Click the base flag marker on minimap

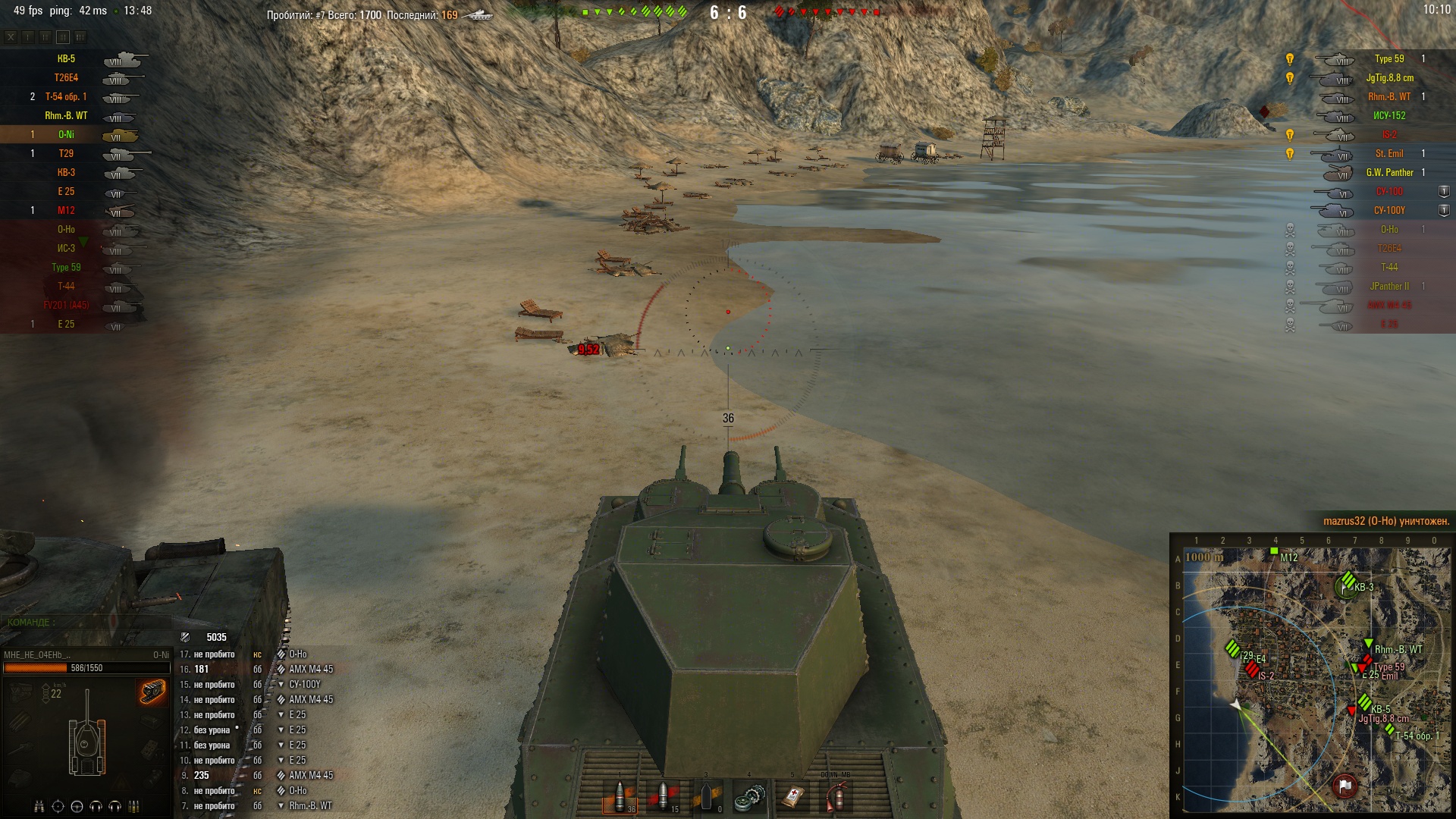pyautogui.click(x=1345, y=786)
